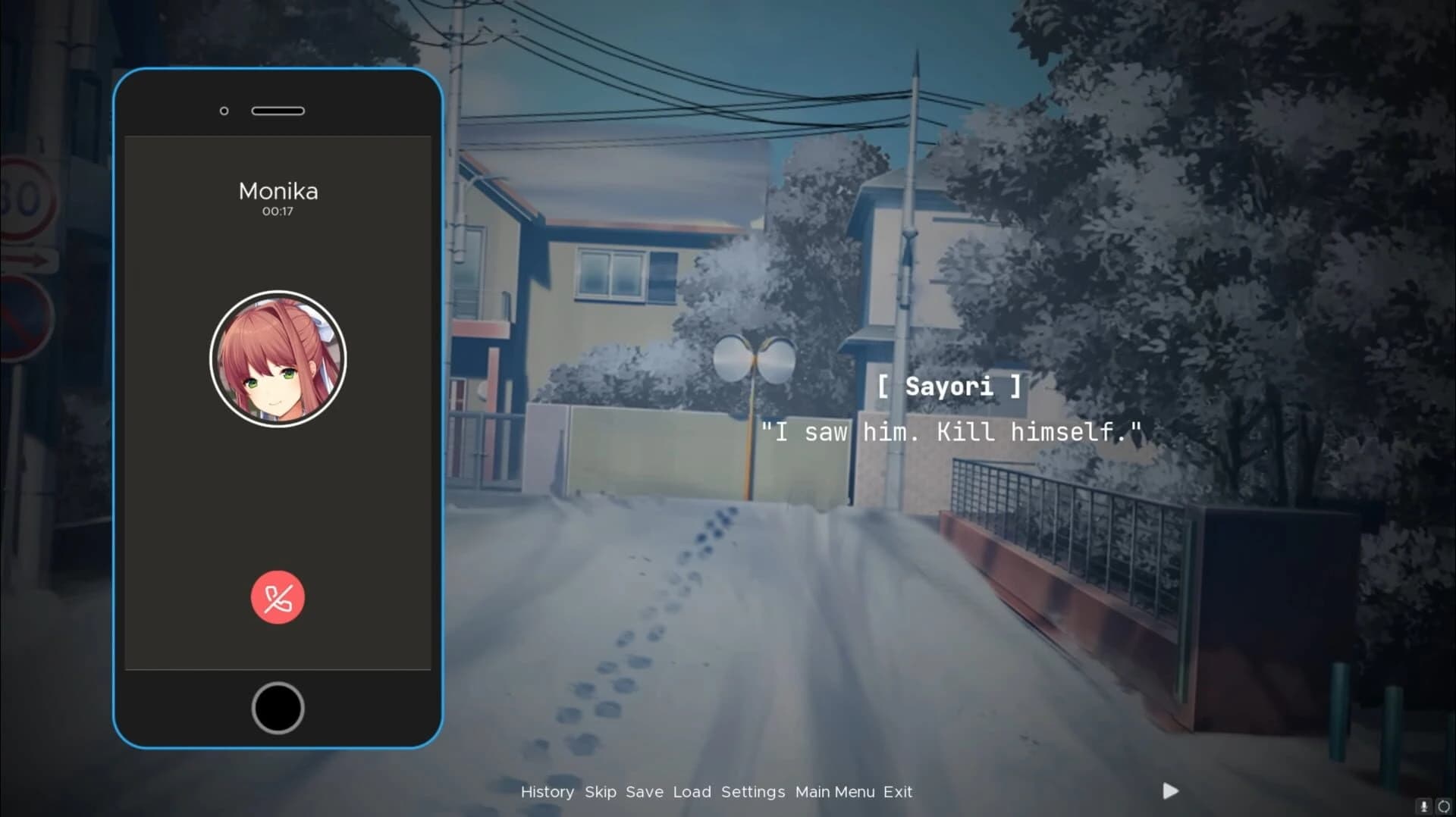Tap the phone's front camera dot
The width and height of the screenshot is (1456, 817).
click(x=224, y=111)
